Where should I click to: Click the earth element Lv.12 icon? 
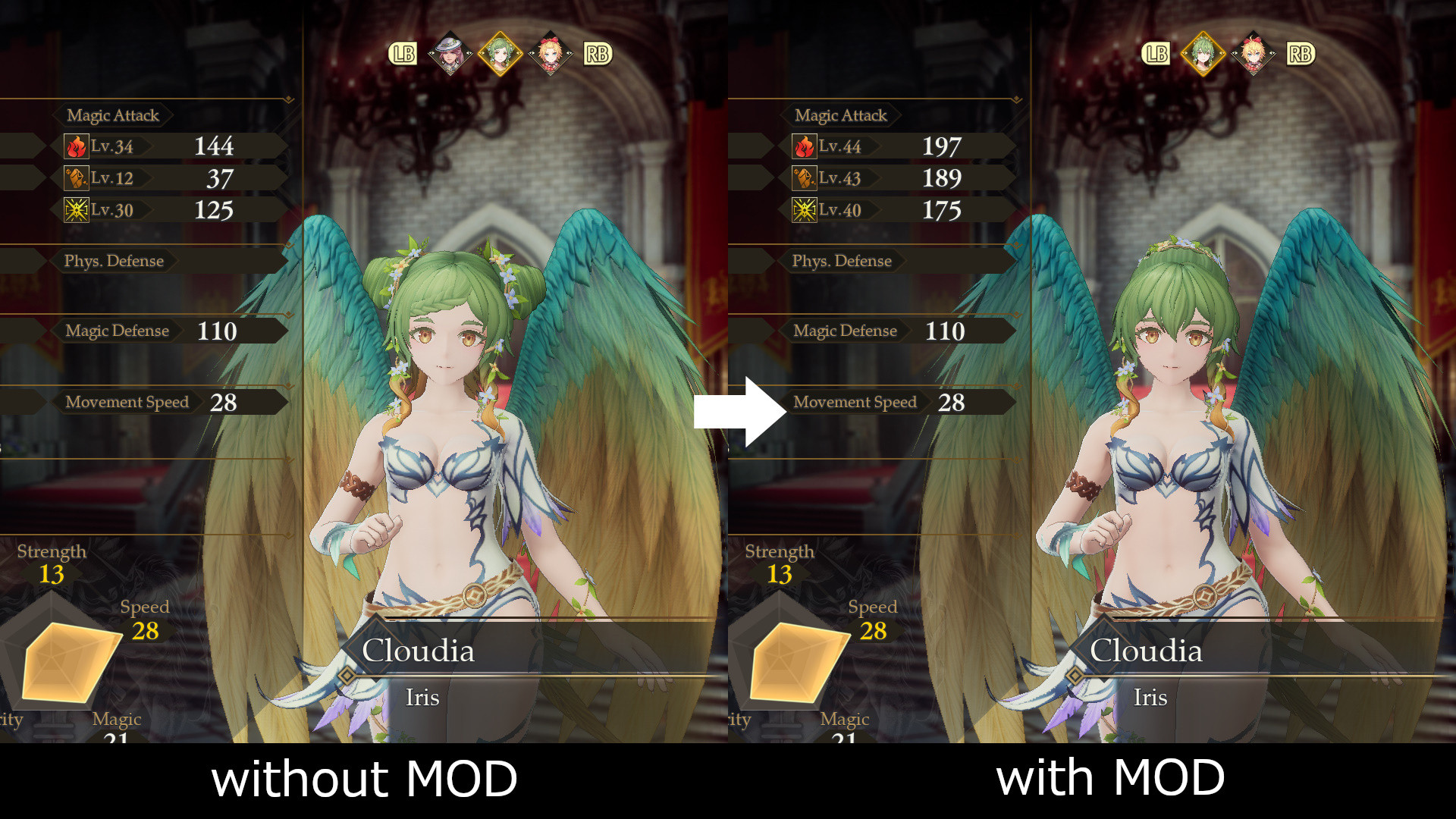click(77, 177)
